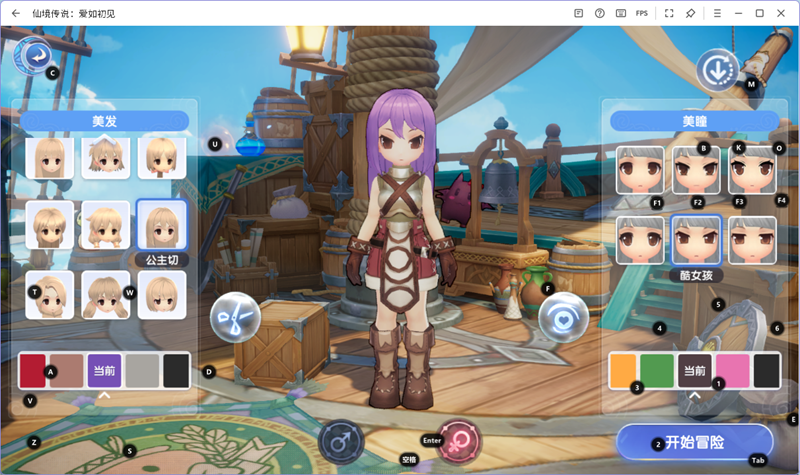Screen dimensions: 800x475
Task: Click the 开始冒险 start adventure button
Action: tap(694, 442)
